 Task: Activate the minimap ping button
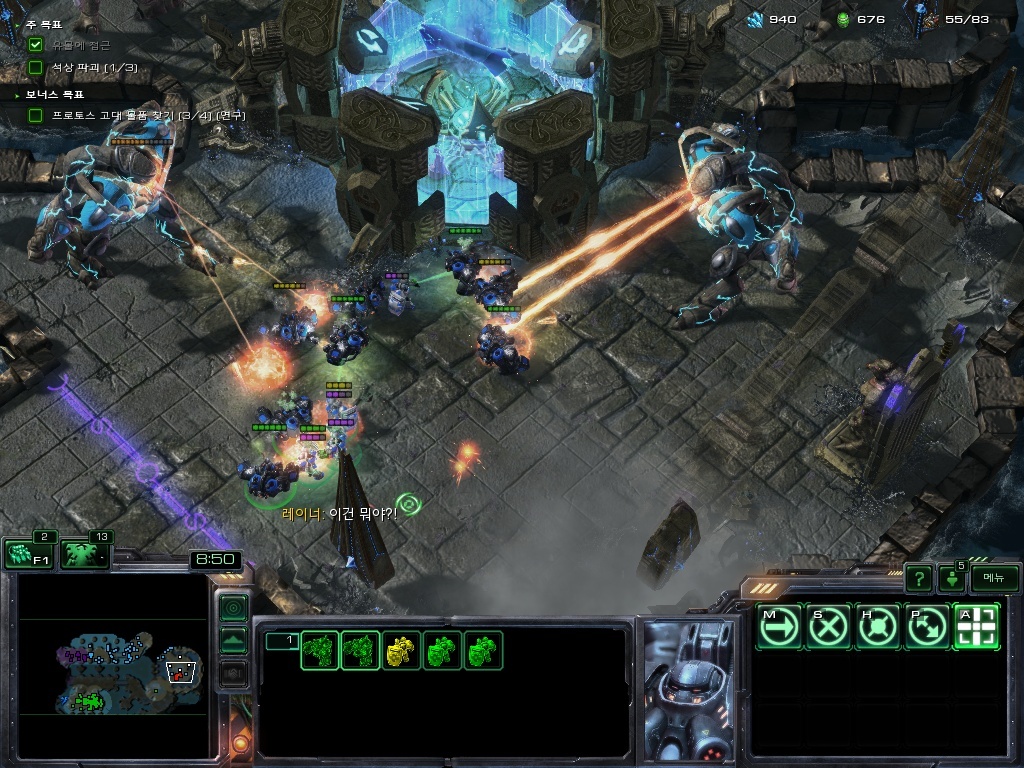tap(233, 607)
